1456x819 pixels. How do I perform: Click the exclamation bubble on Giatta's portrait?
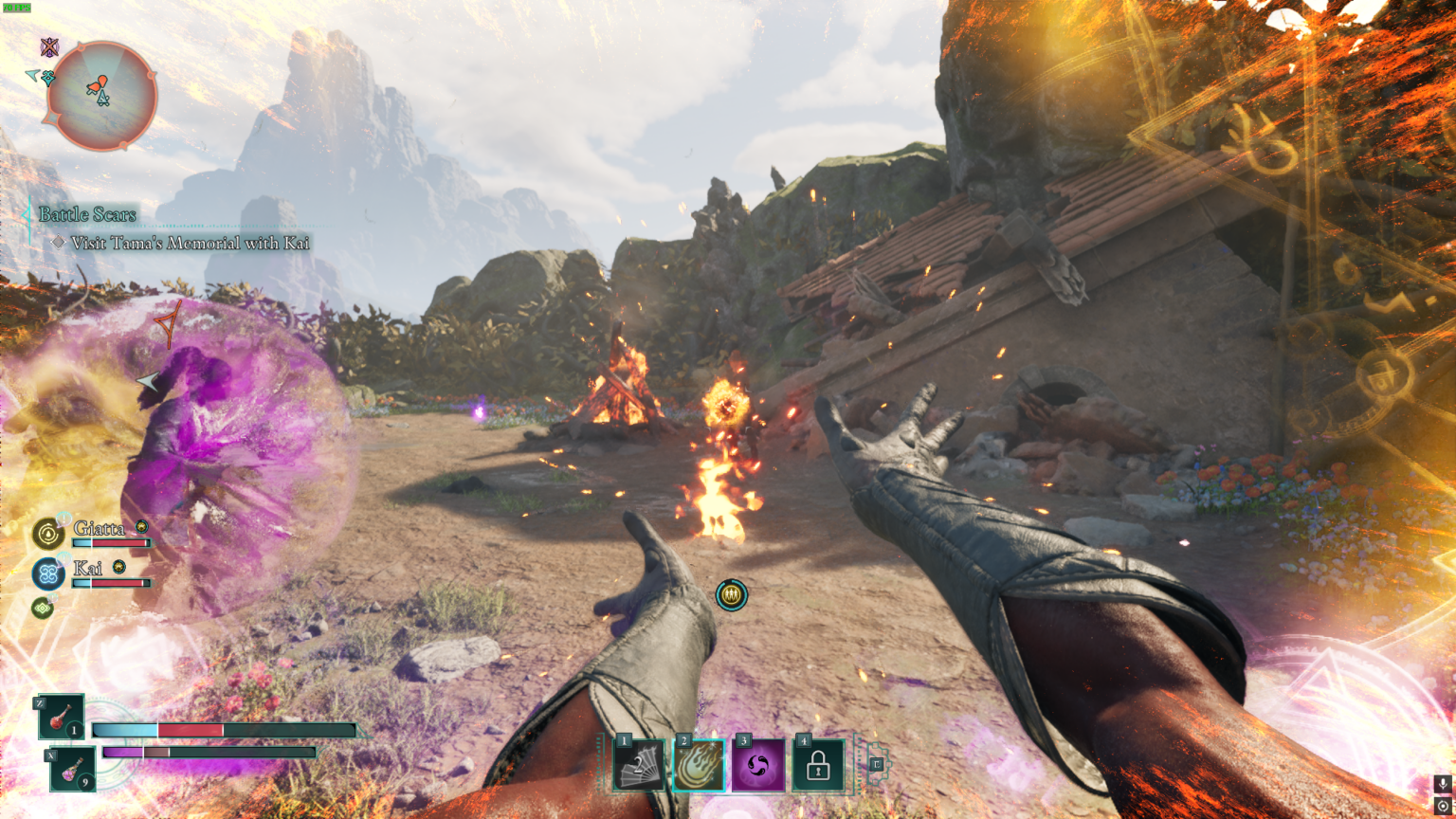click(64, 519)
